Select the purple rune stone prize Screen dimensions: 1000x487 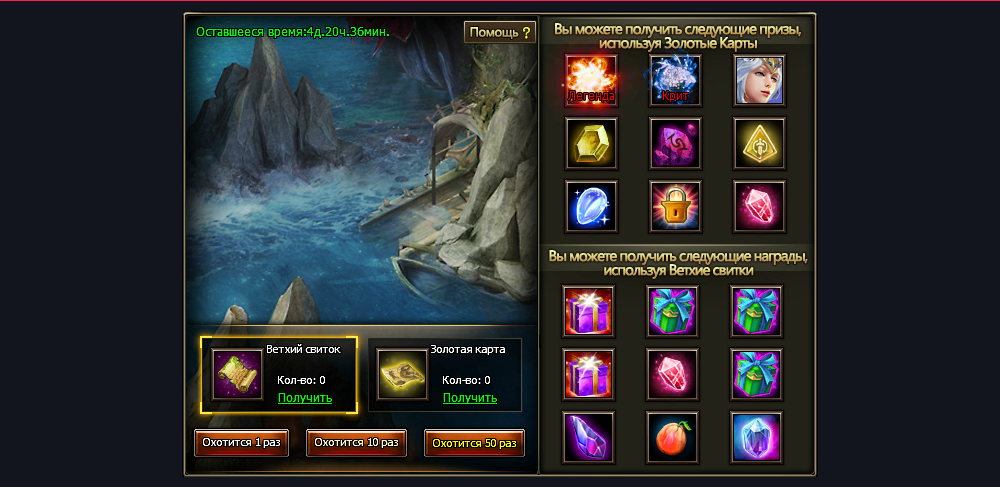(675, 143)
